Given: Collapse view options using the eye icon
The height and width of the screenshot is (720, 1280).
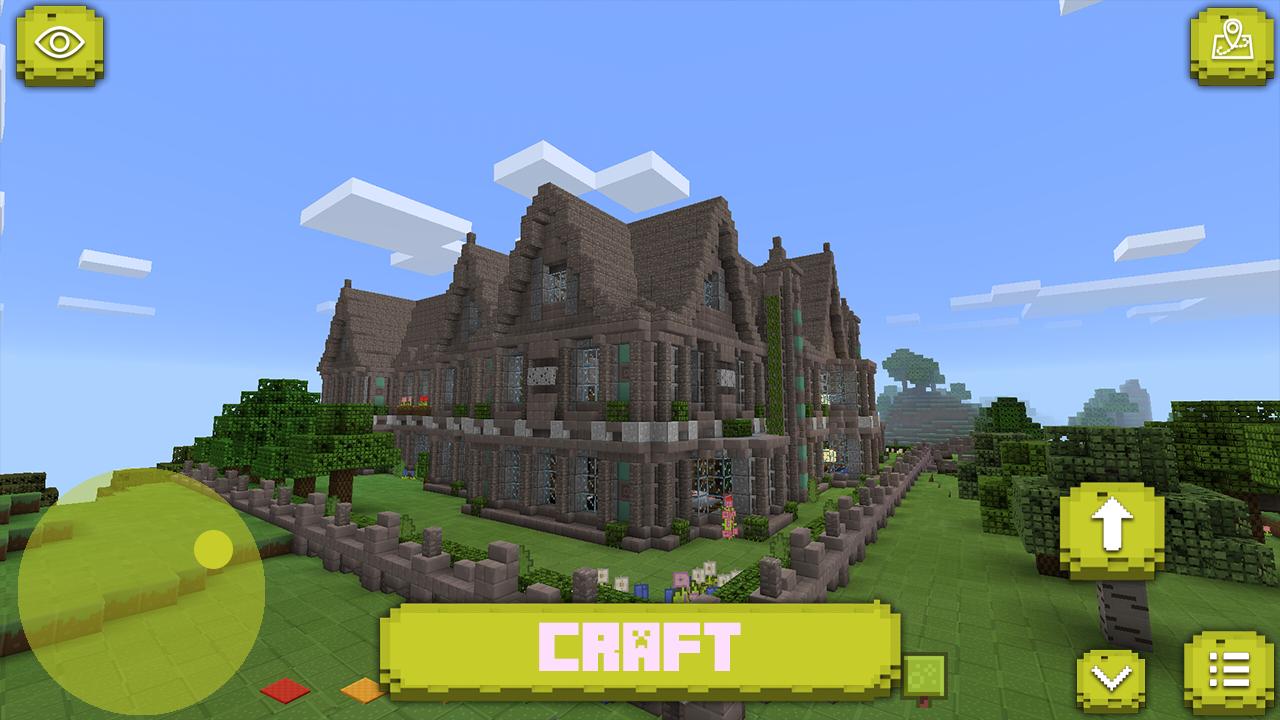Looking at the screenshot, I should pyautogui.click(x=60, y=42).
